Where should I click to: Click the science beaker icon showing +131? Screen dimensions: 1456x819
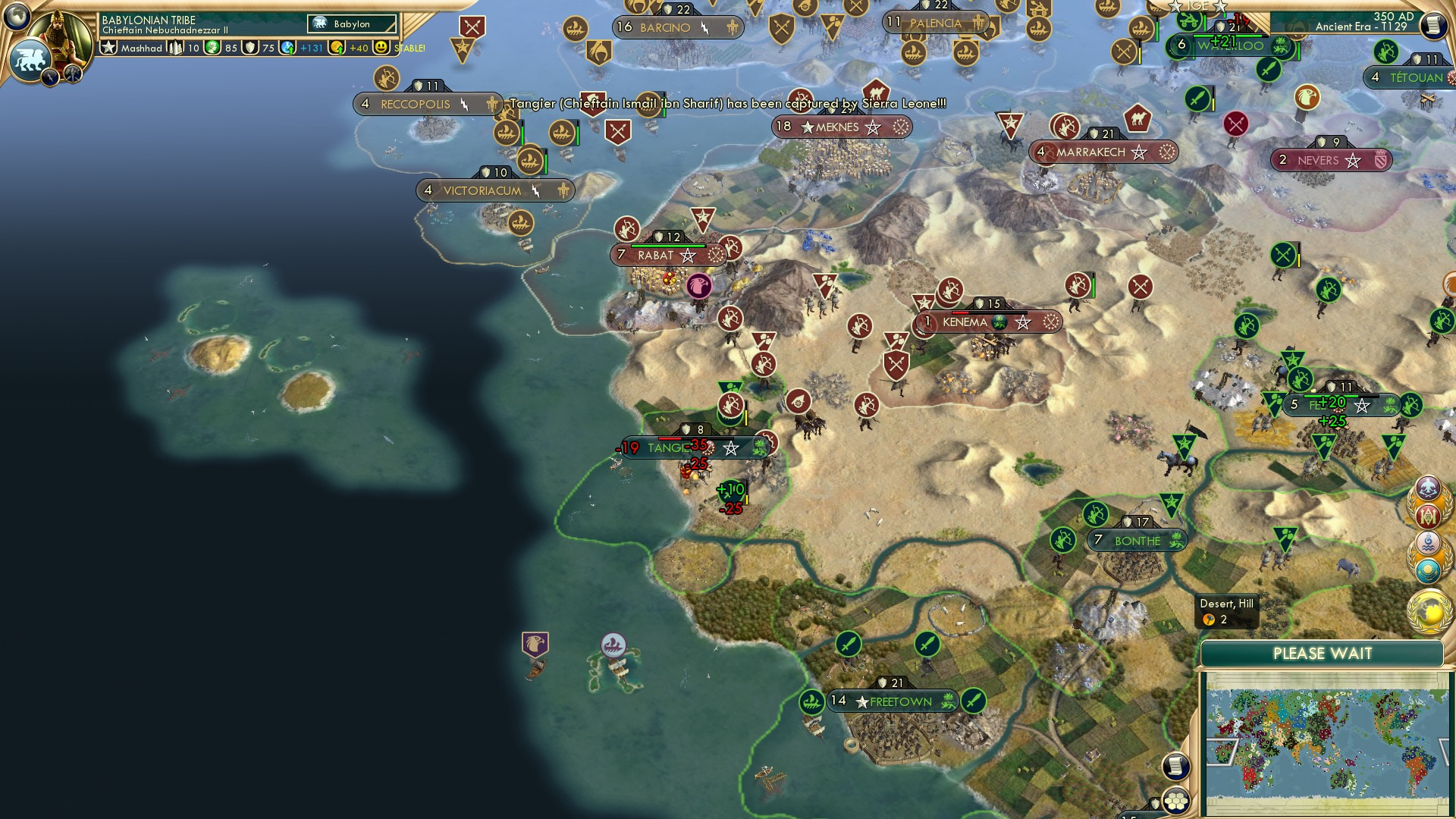[x=287, y=48]
